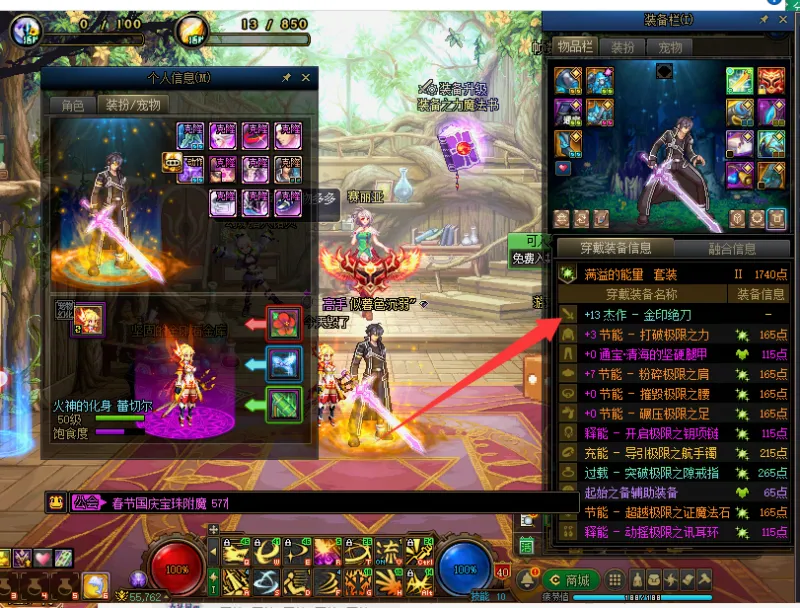
Task: Switch to the 装扮 tab in equipment window
Action: coord(622,47)
